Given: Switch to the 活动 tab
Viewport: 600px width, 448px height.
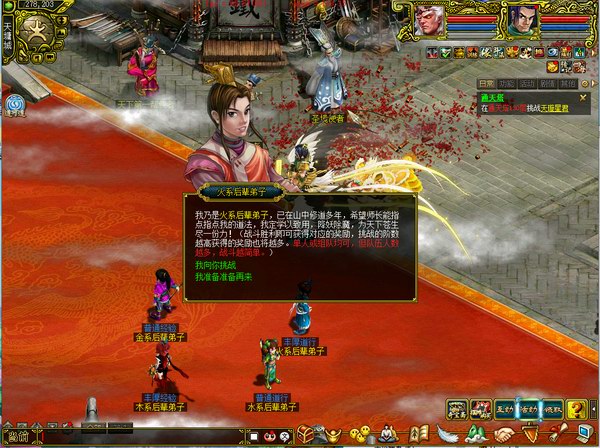Looking at the screenshot, I should click(526, 84).
